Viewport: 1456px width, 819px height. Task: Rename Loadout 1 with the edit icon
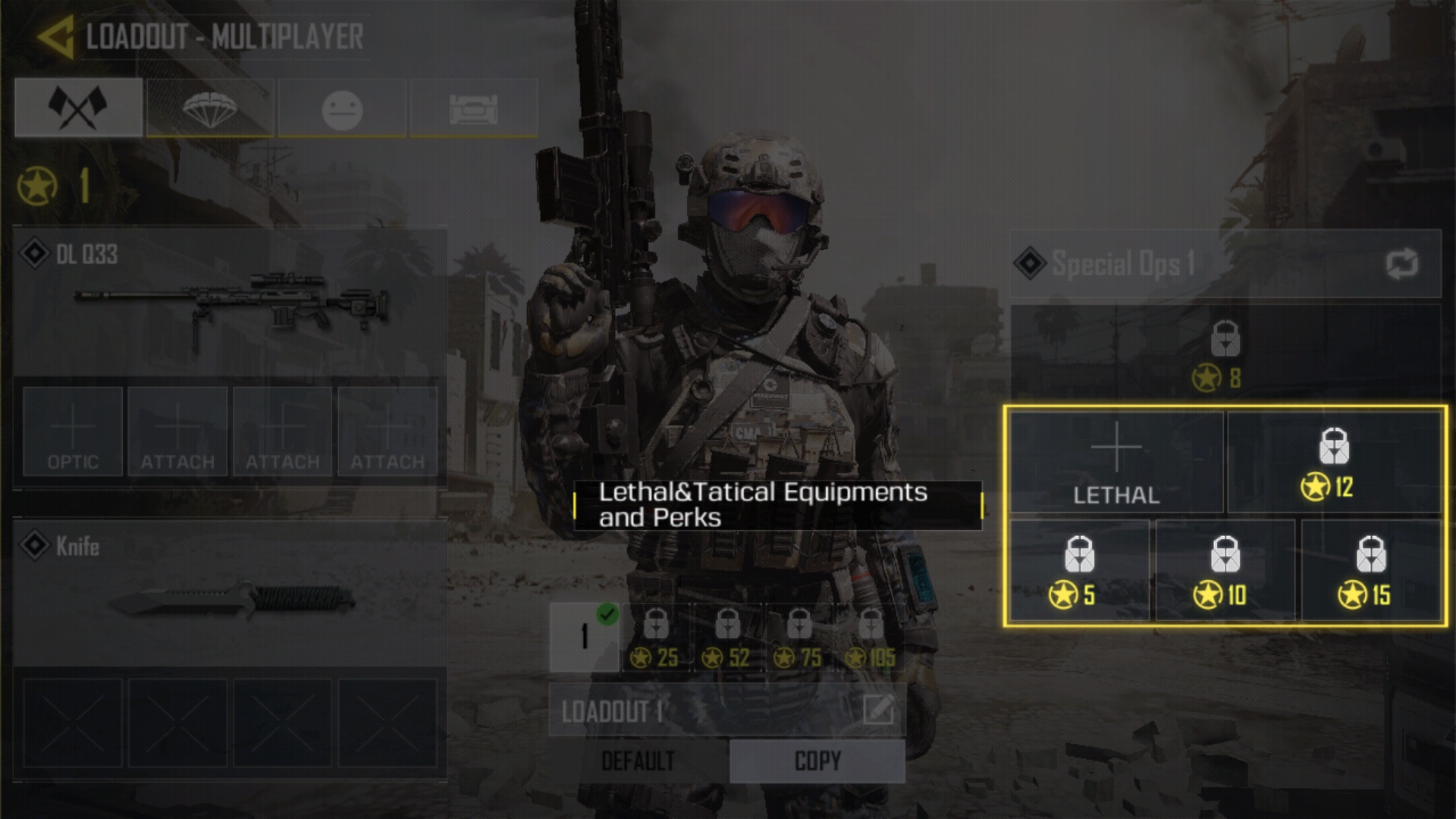878,711
